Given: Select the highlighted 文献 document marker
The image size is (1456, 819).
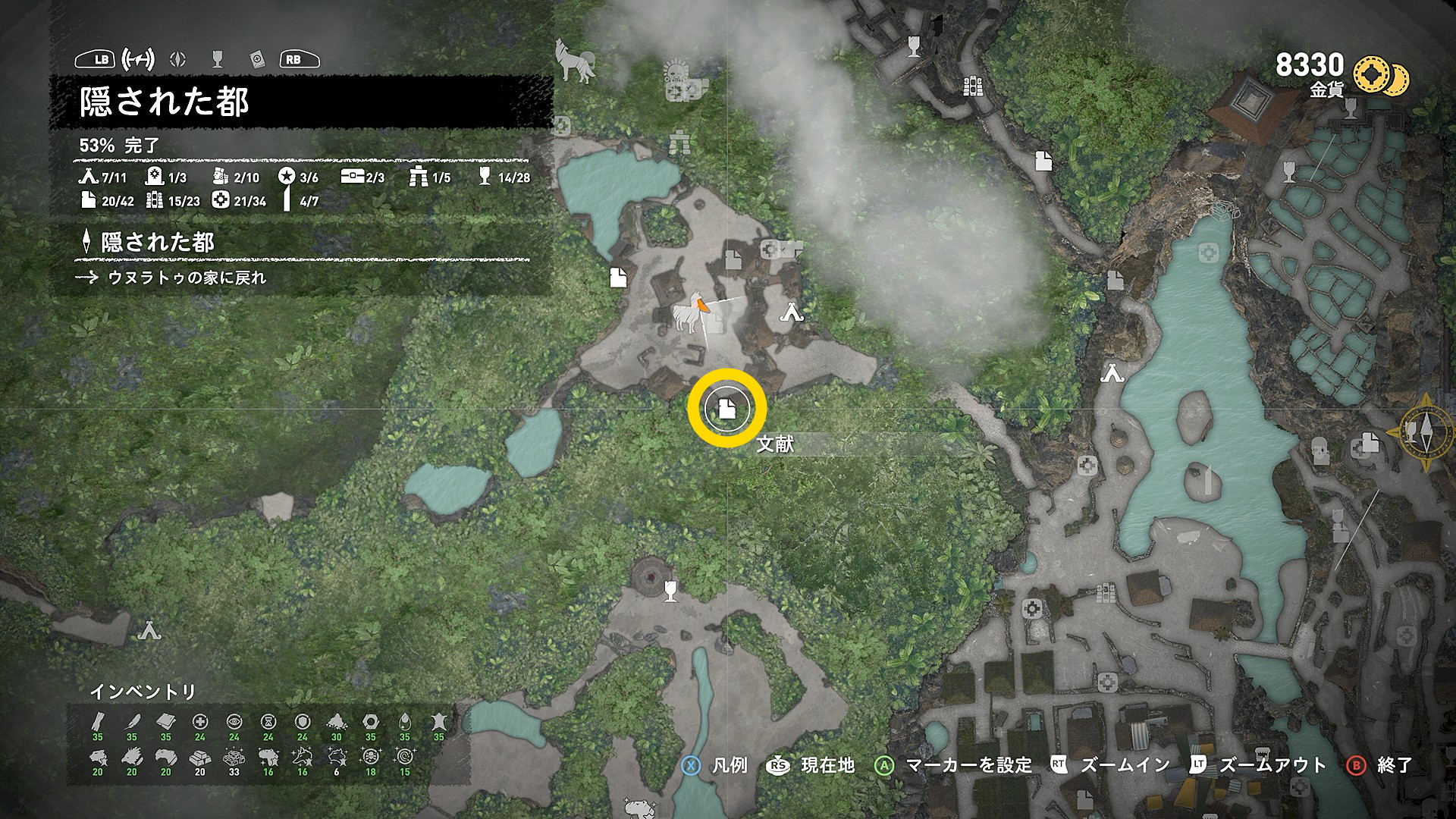Looking at the screenshot, I should click(726, 408).
